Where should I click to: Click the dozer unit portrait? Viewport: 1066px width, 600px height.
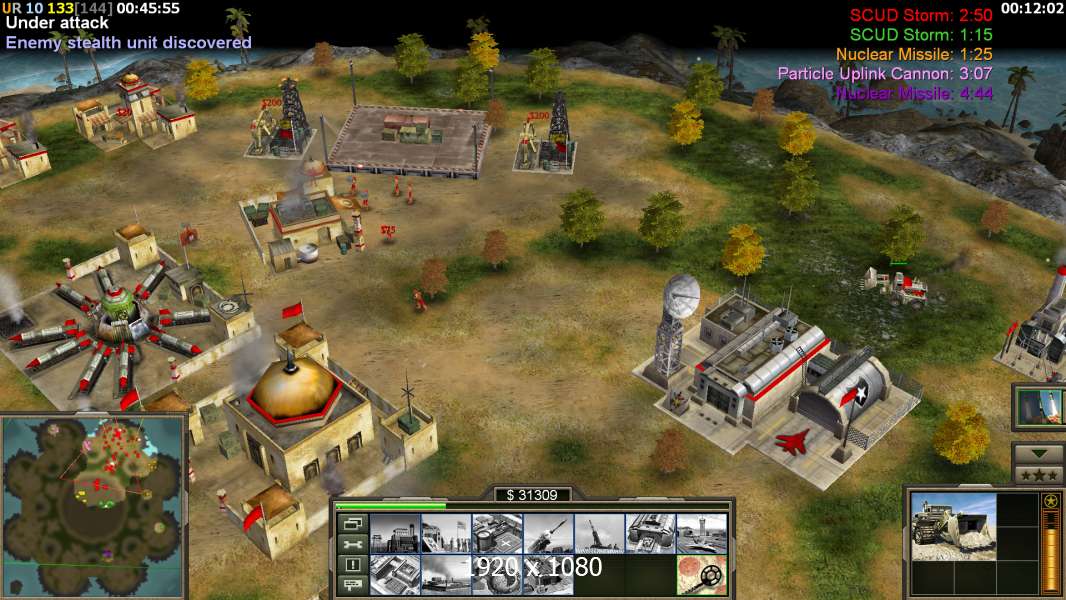coord(954,526)
